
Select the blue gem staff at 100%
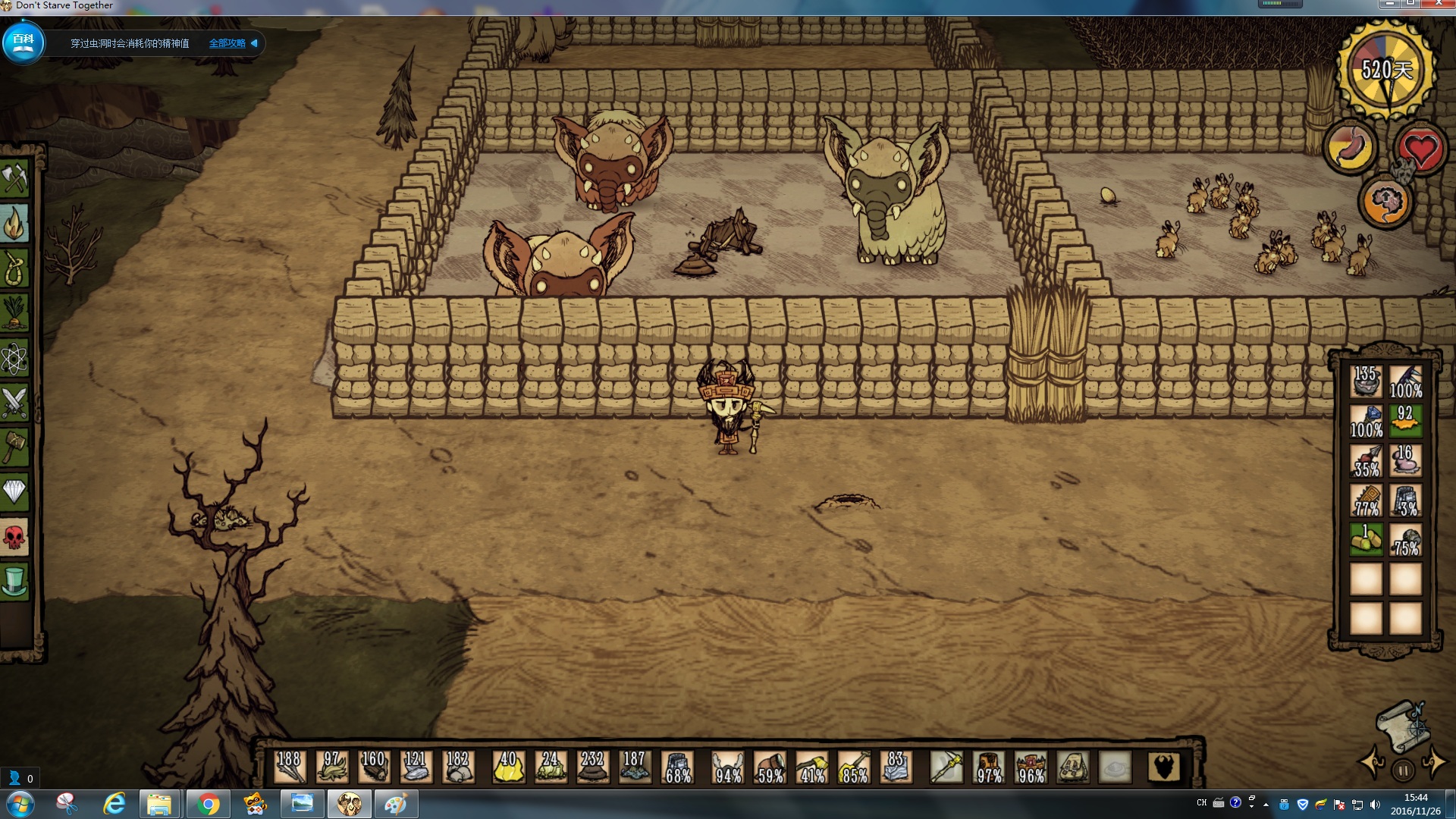[1367, 421]
